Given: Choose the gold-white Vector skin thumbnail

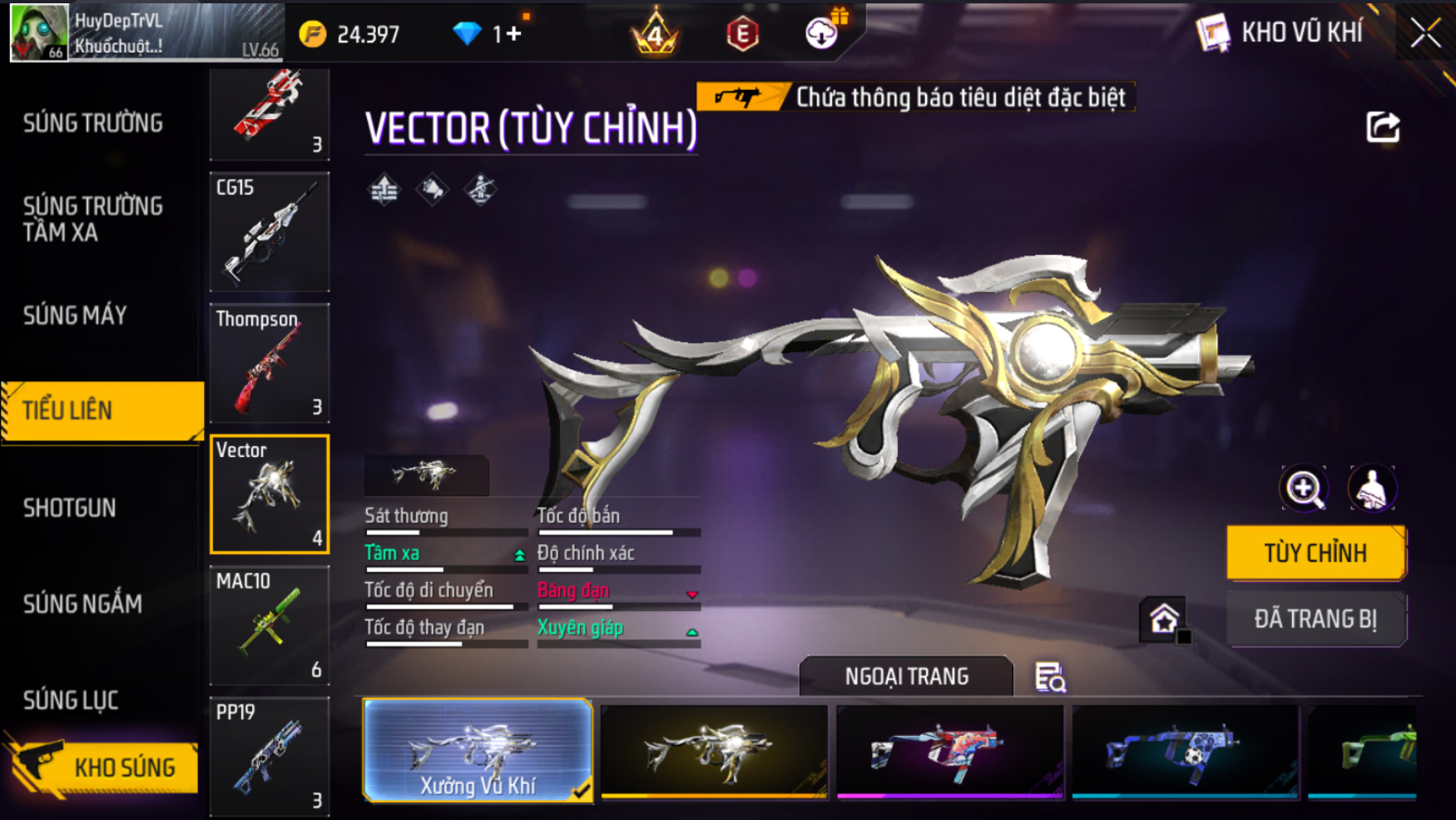Looking at the screenshot, I should pyautogui.click(x=714, y=751).
